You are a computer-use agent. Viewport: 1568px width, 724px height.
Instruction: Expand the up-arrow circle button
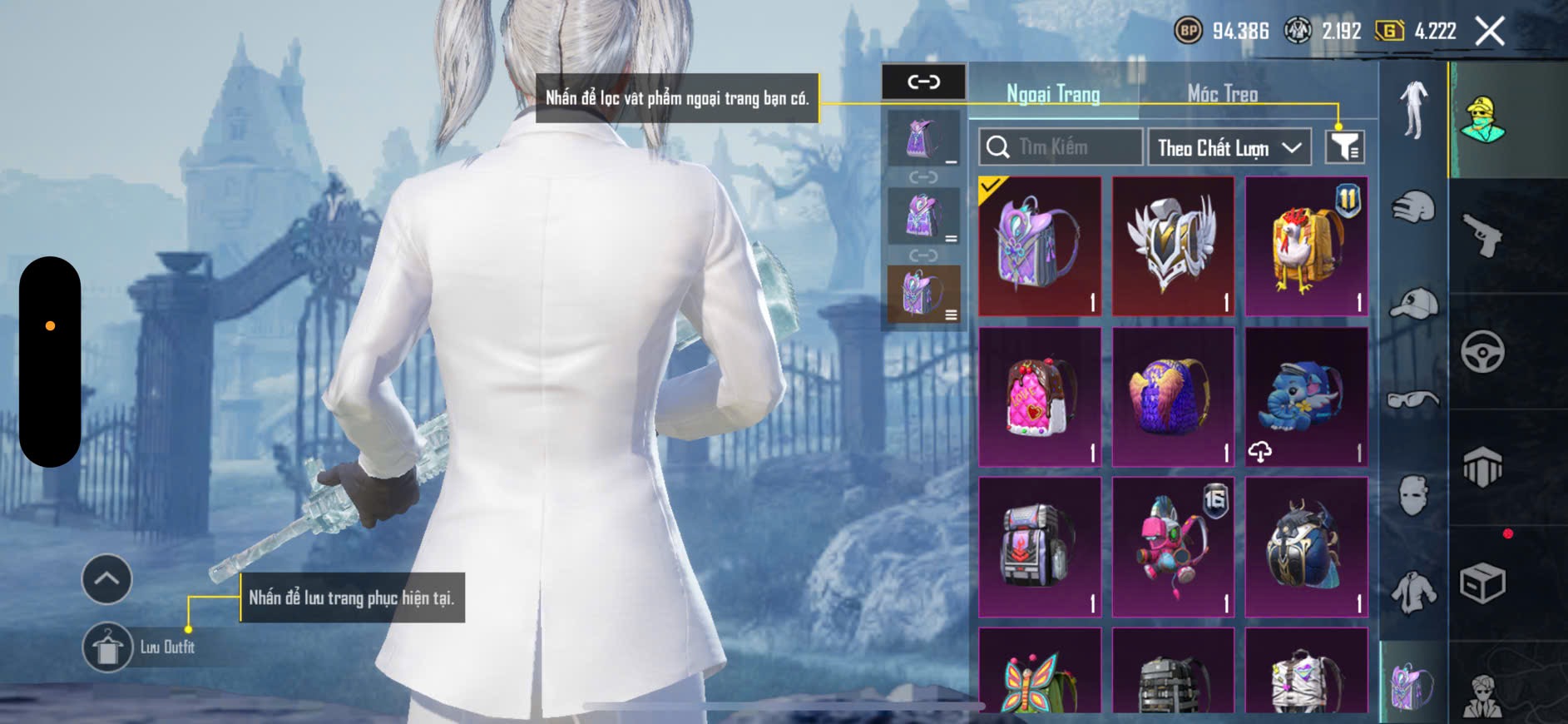[106, 578]
